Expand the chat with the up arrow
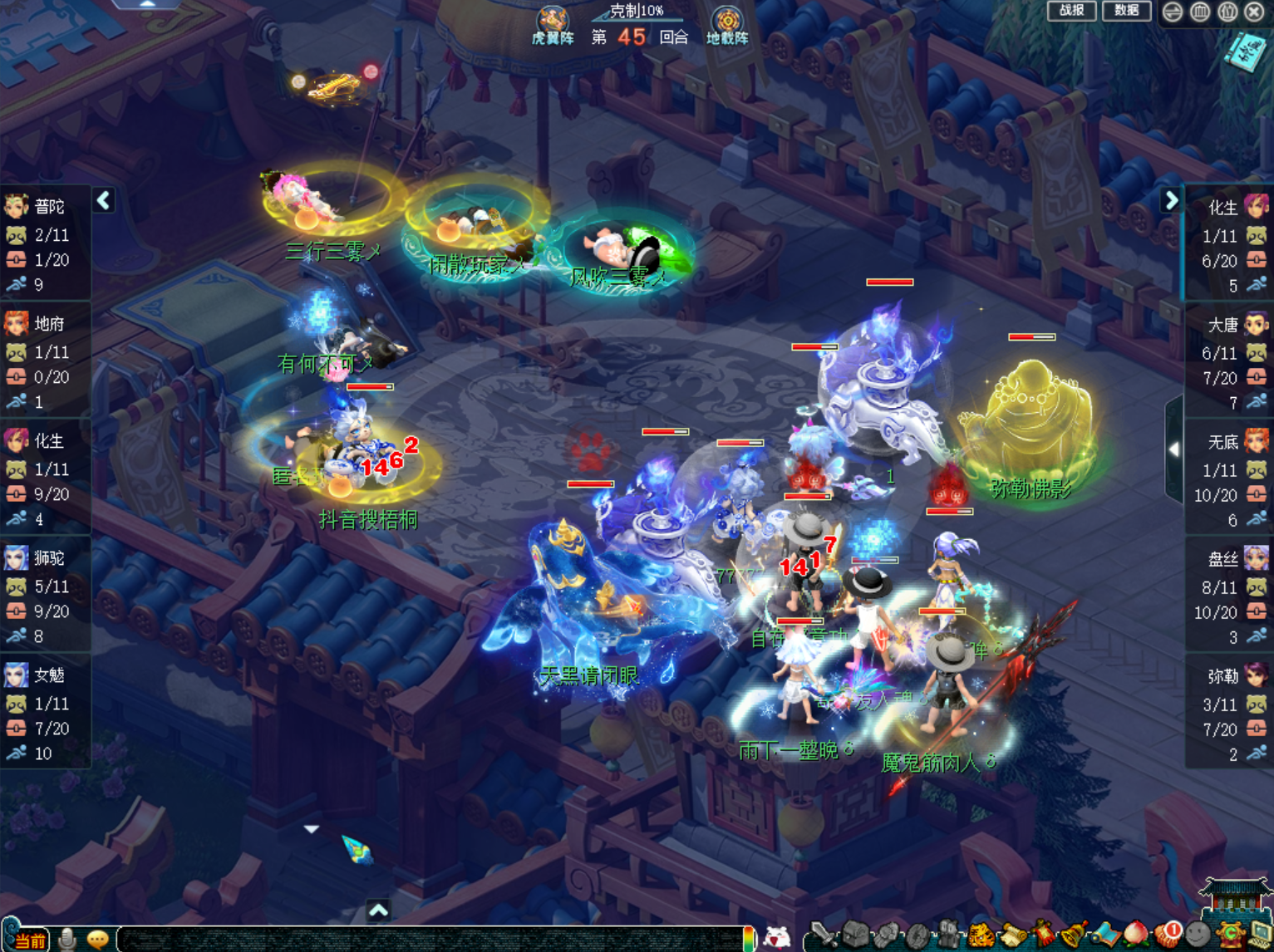 [378, 910]
